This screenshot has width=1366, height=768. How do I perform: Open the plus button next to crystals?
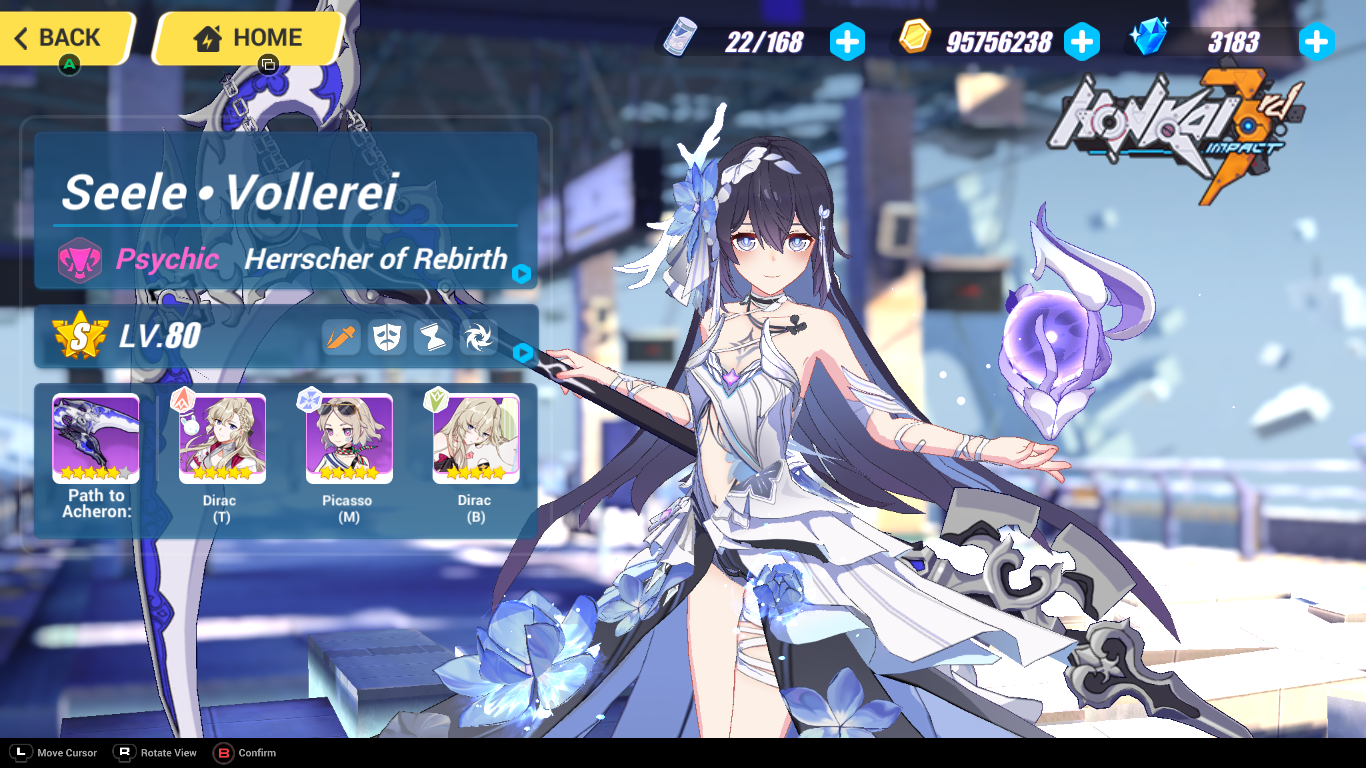pos(1317,41)
